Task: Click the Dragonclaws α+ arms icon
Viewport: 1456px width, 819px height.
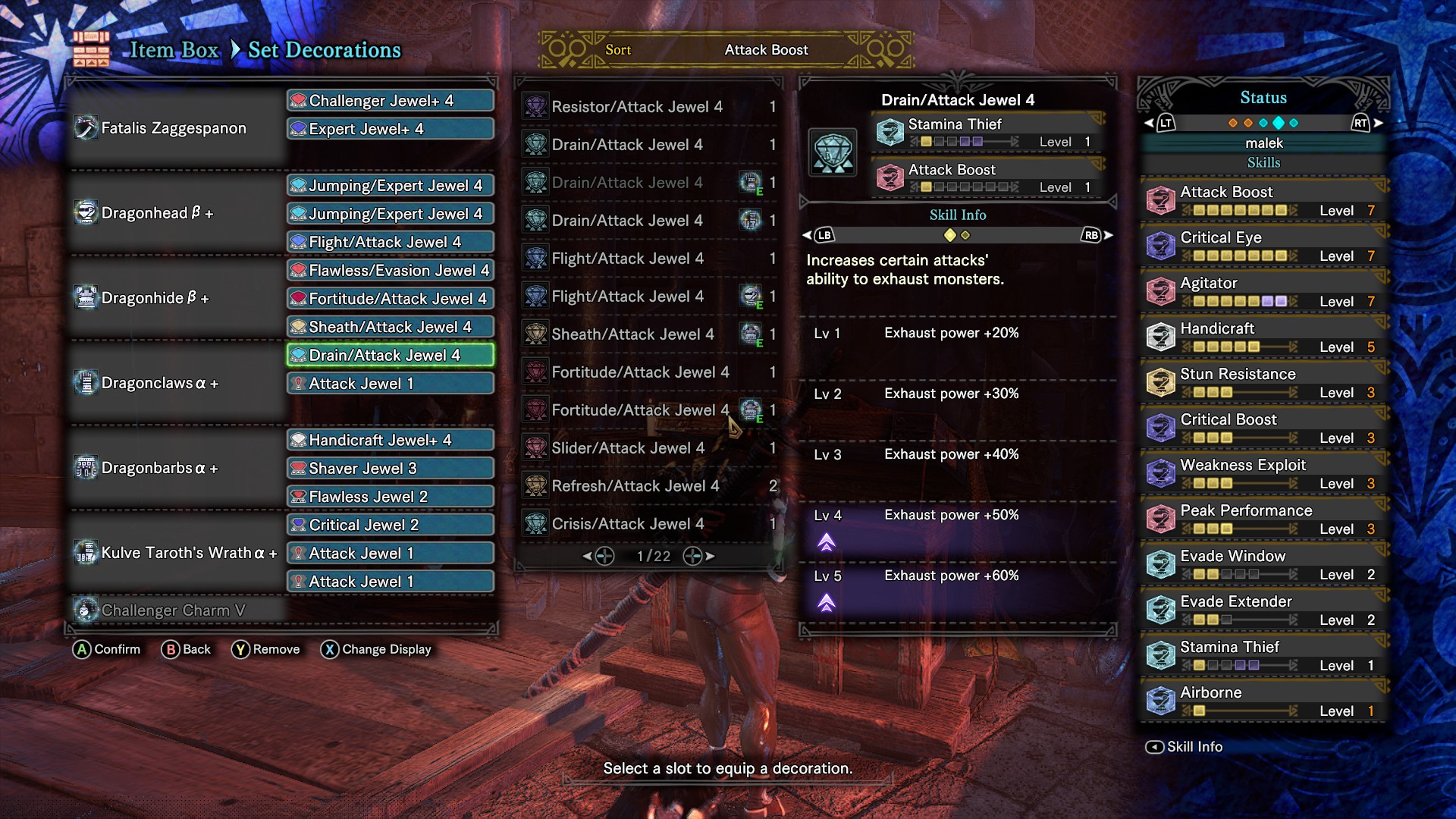Action: click(x=86, y=382)
